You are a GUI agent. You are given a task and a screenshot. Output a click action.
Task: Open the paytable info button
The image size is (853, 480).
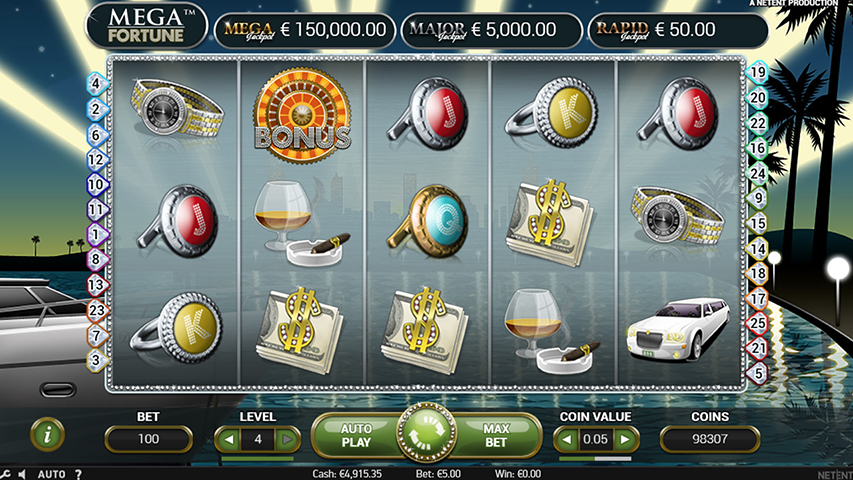point(47,433)
